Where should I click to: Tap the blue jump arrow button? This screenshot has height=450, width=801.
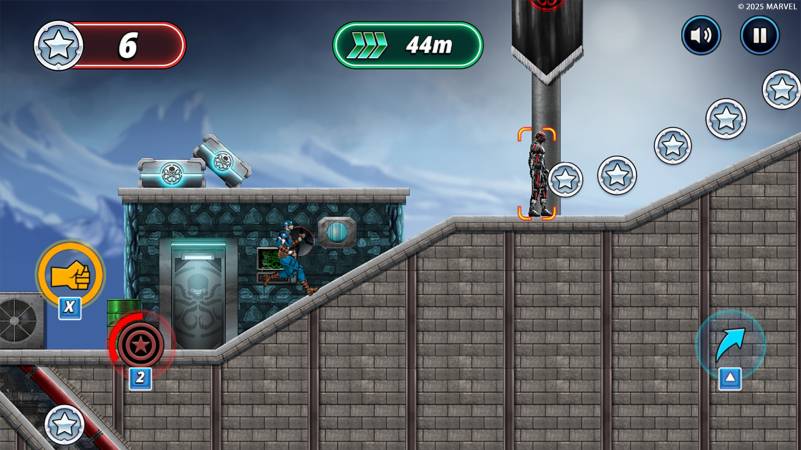730,343
